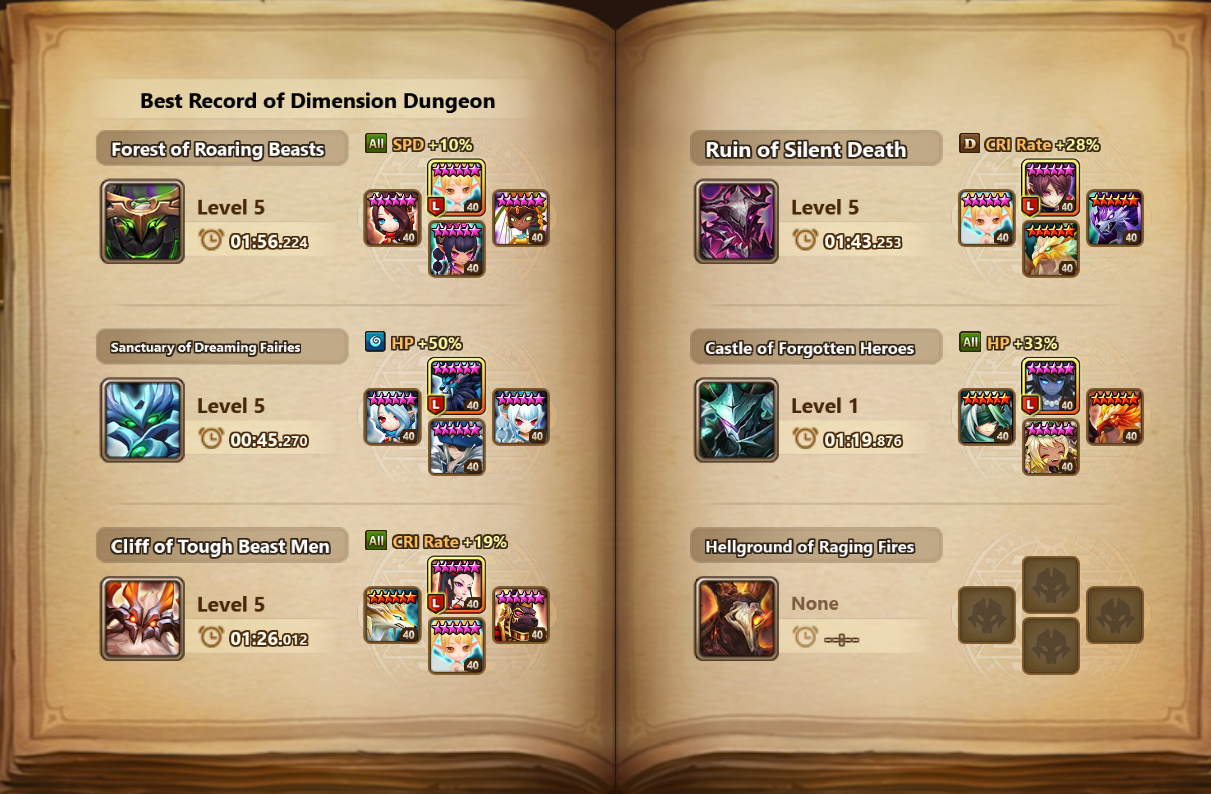The width and height of the screenshot is (1211, 794).
Task: Choose the Hellground of Raging Fires title banner
Action: coord(814,547)
